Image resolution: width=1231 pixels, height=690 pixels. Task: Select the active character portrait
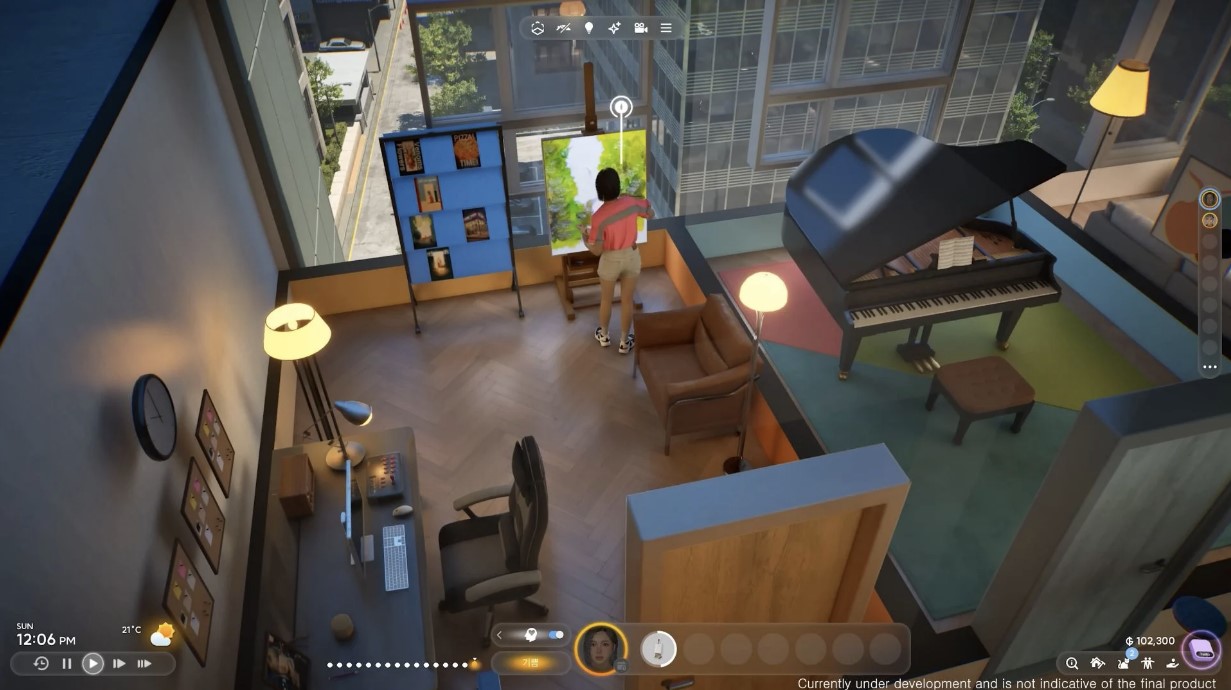(601, 648)
